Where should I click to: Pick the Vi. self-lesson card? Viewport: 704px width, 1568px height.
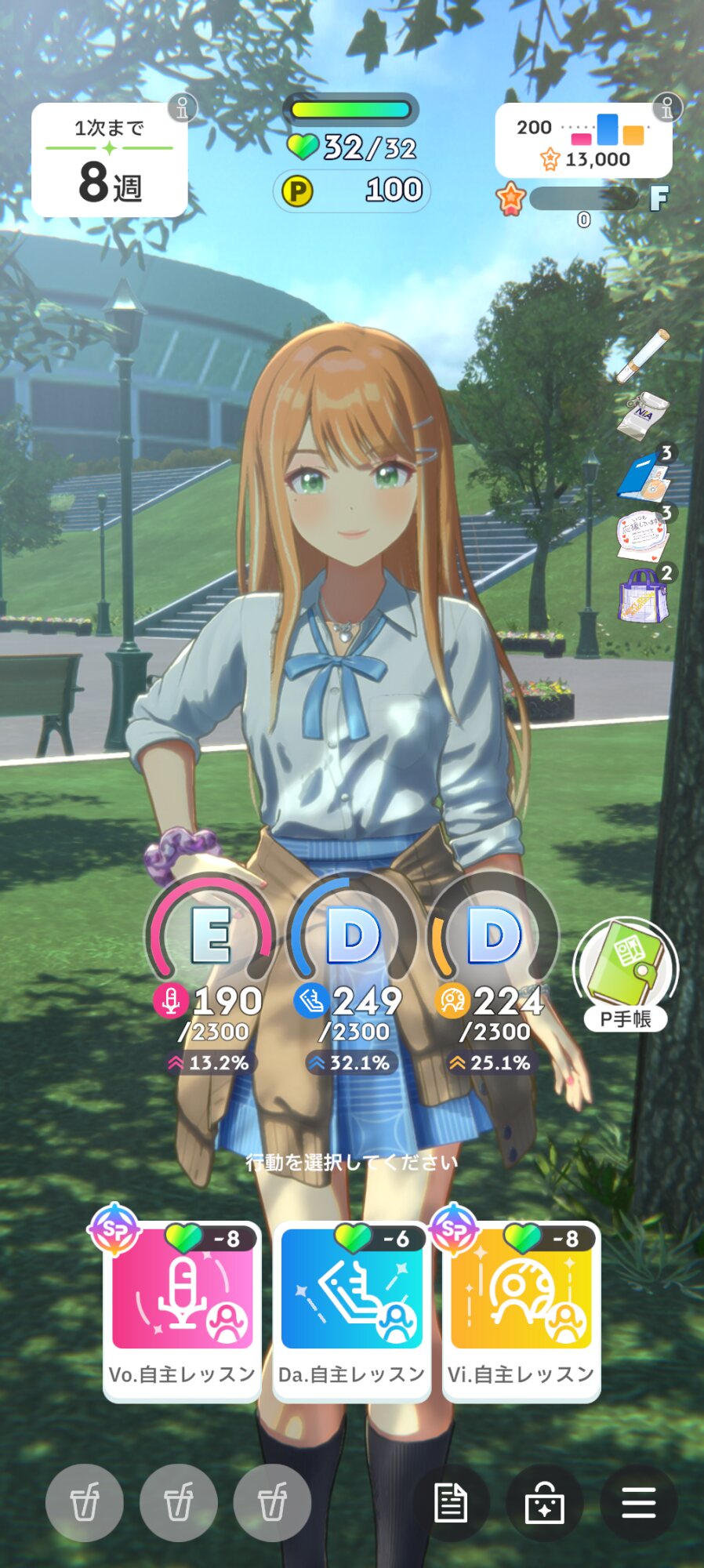pos(521,1309)
